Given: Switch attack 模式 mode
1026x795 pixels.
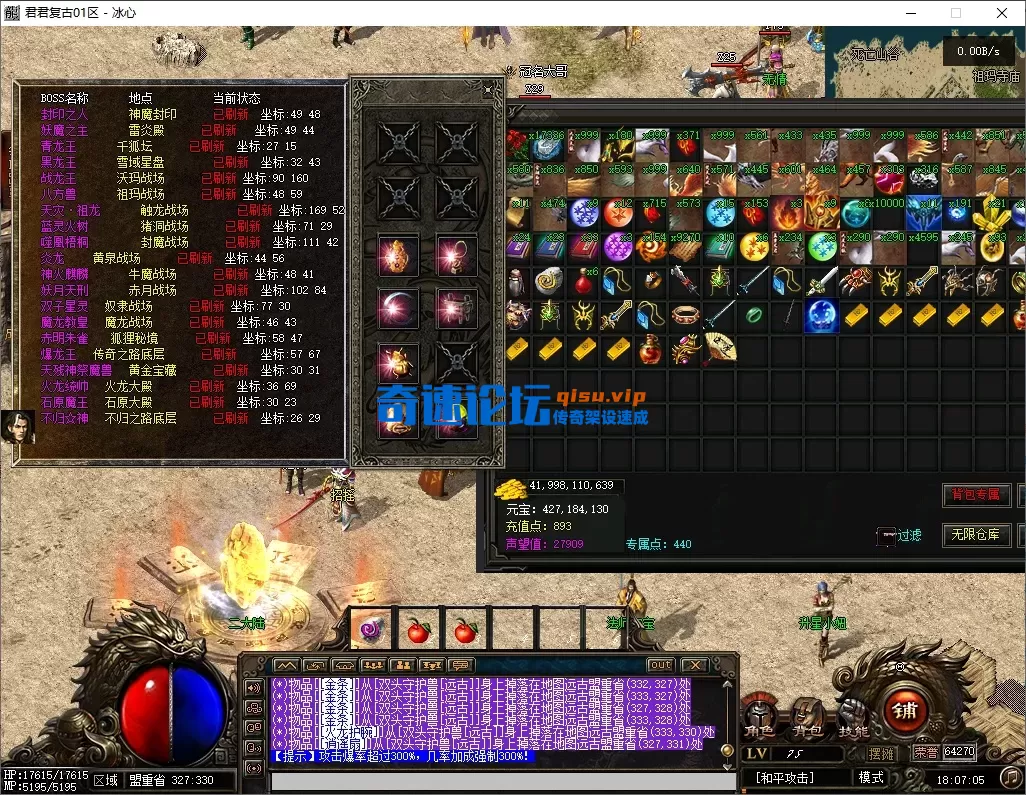Looking at the screenshot, I should pos(871,777).
